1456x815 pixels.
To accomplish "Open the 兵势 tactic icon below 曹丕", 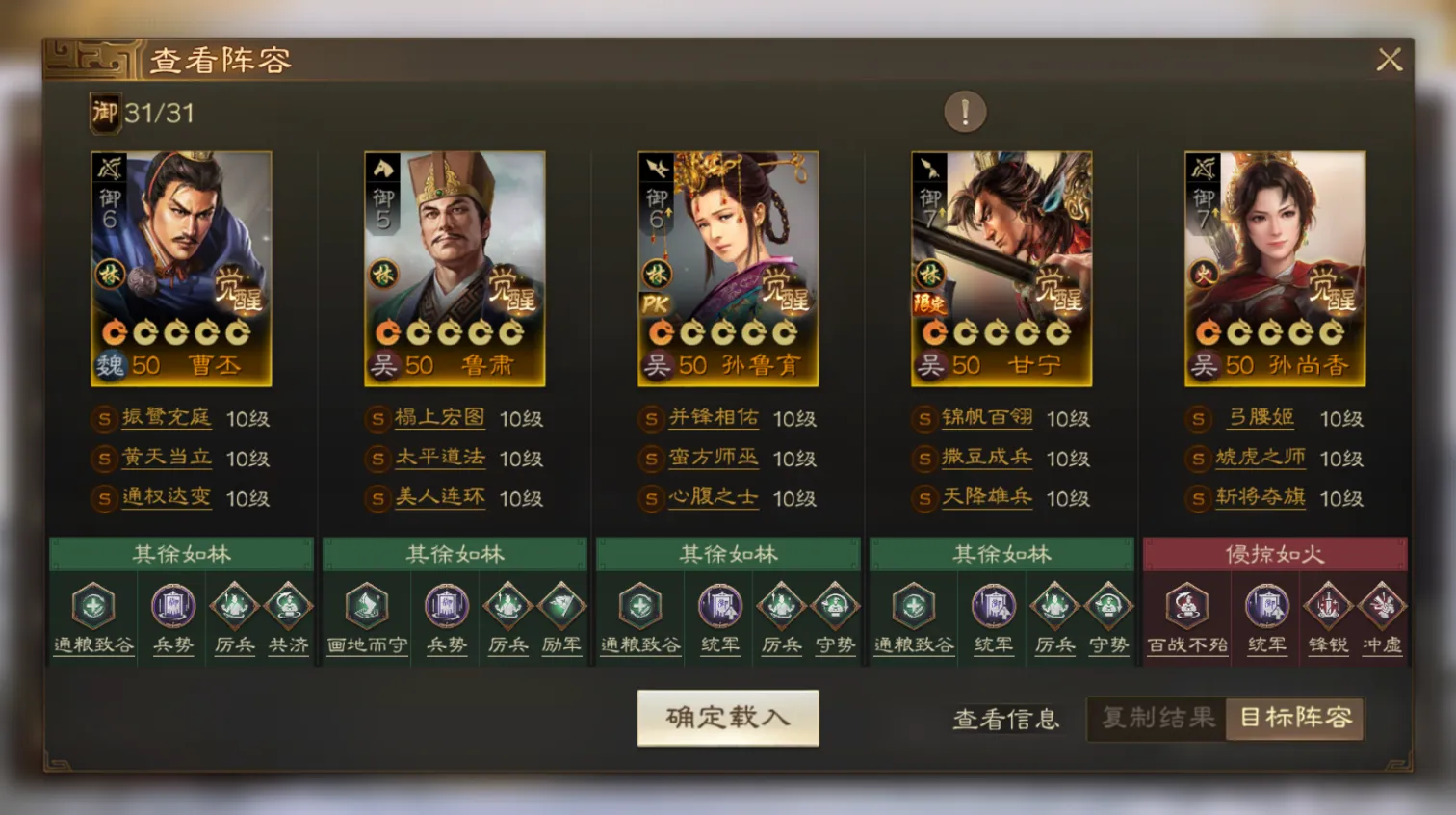I will tap(171, 609).
